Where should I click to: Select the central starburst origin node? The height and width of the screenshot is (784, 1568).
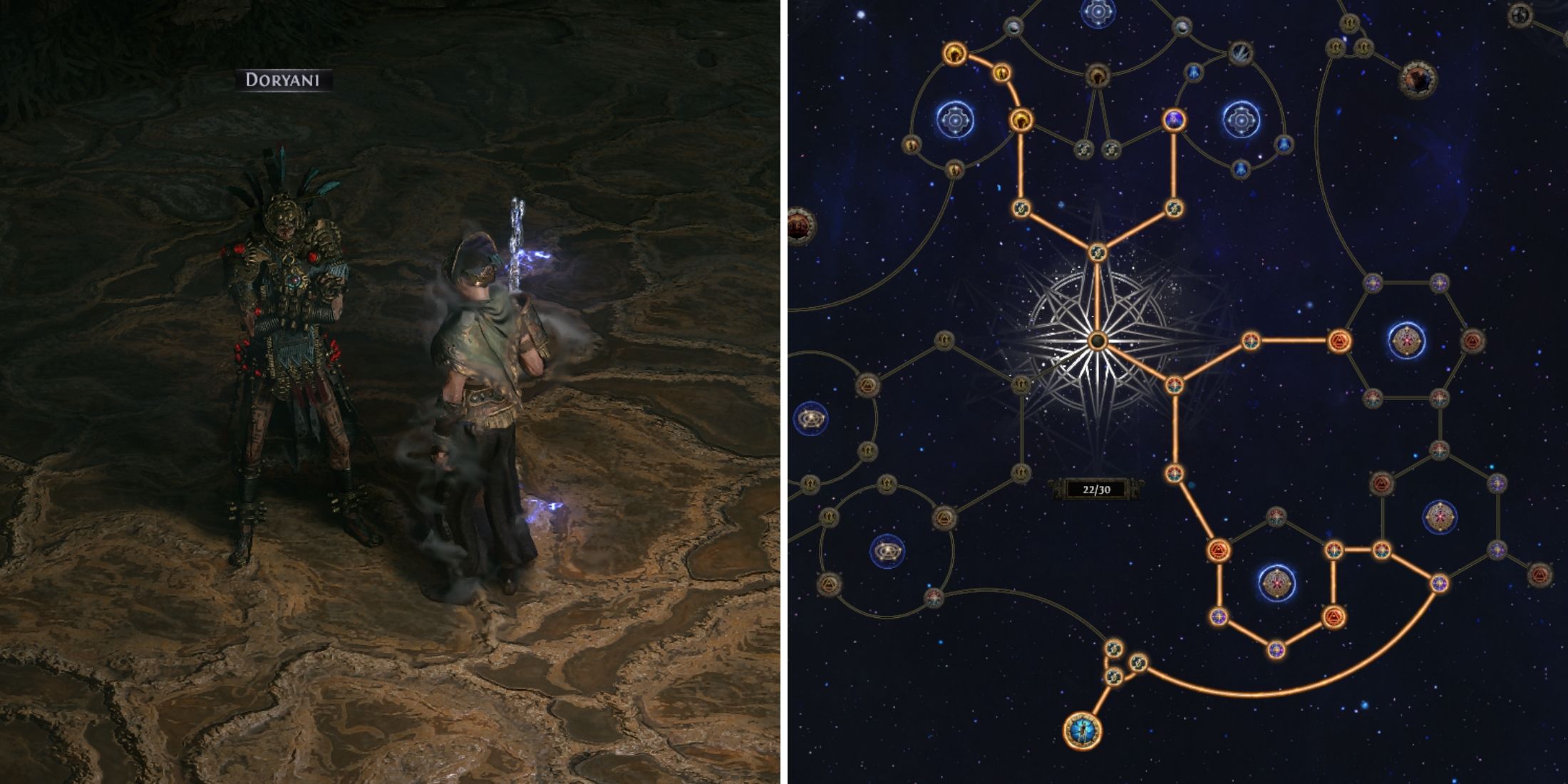click(1097, 341)
